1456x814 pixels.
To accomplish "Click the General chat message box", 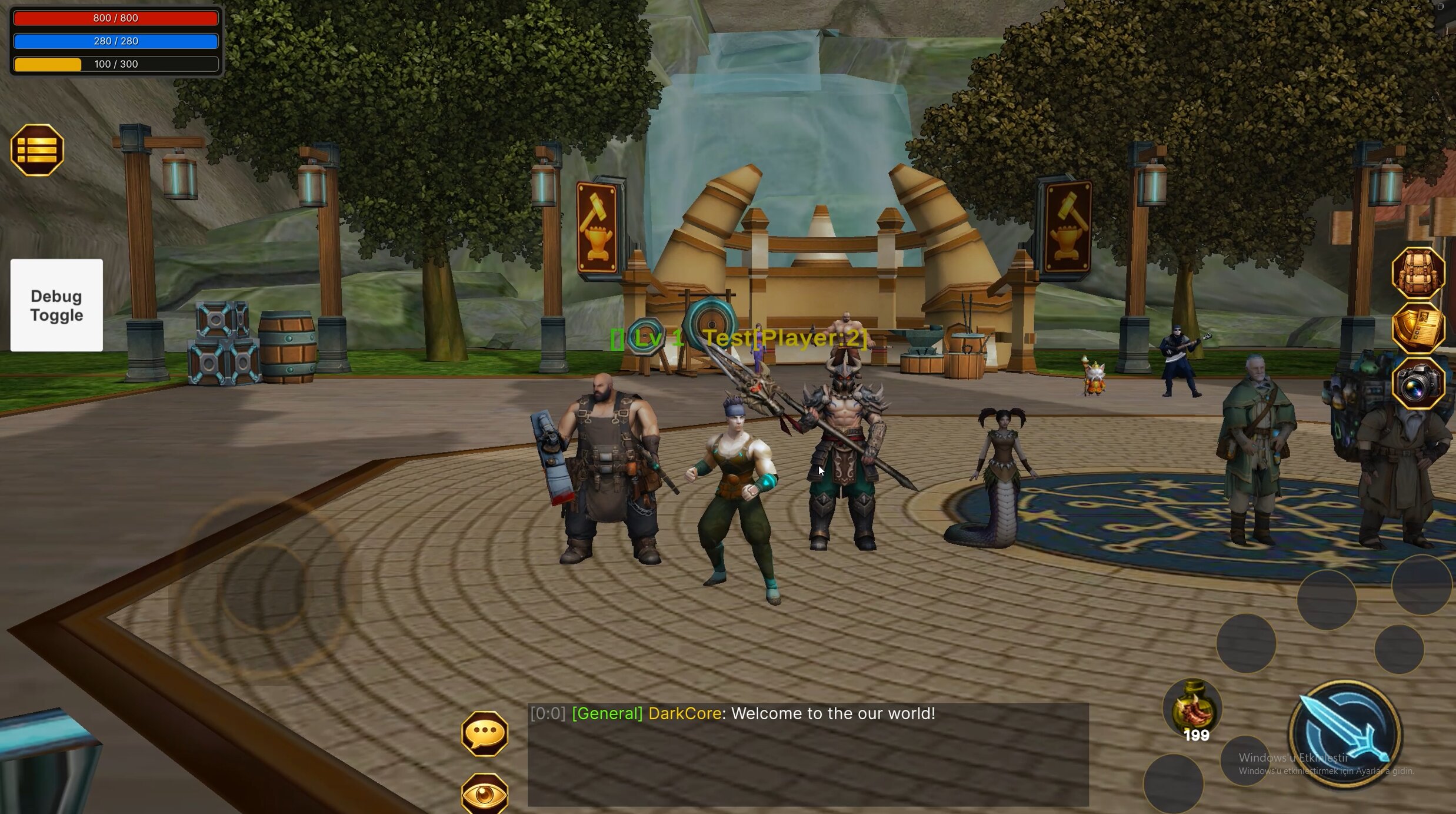I will pos(808,754).
